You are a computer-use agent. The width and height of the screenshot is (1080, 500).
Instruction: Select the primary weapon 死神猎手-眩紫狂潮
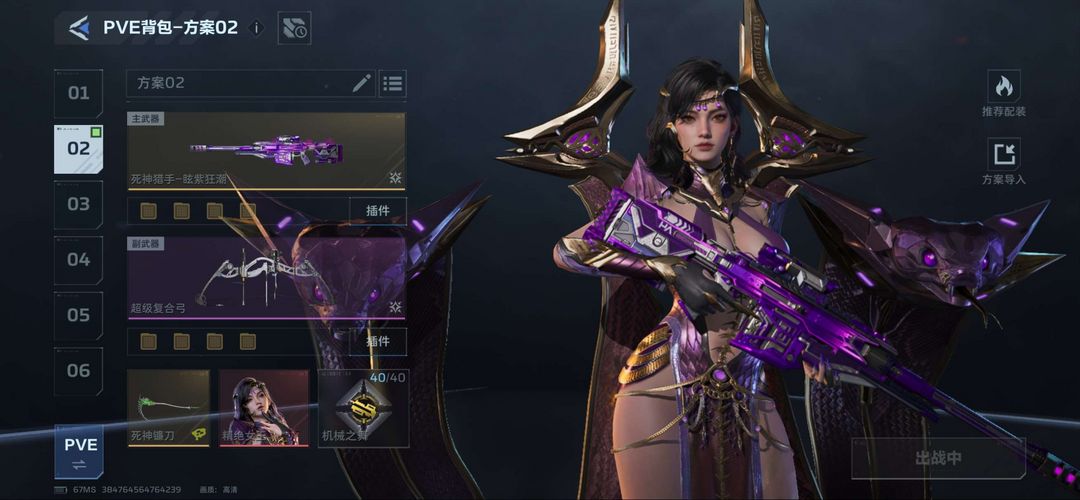(x=266, y=151)
